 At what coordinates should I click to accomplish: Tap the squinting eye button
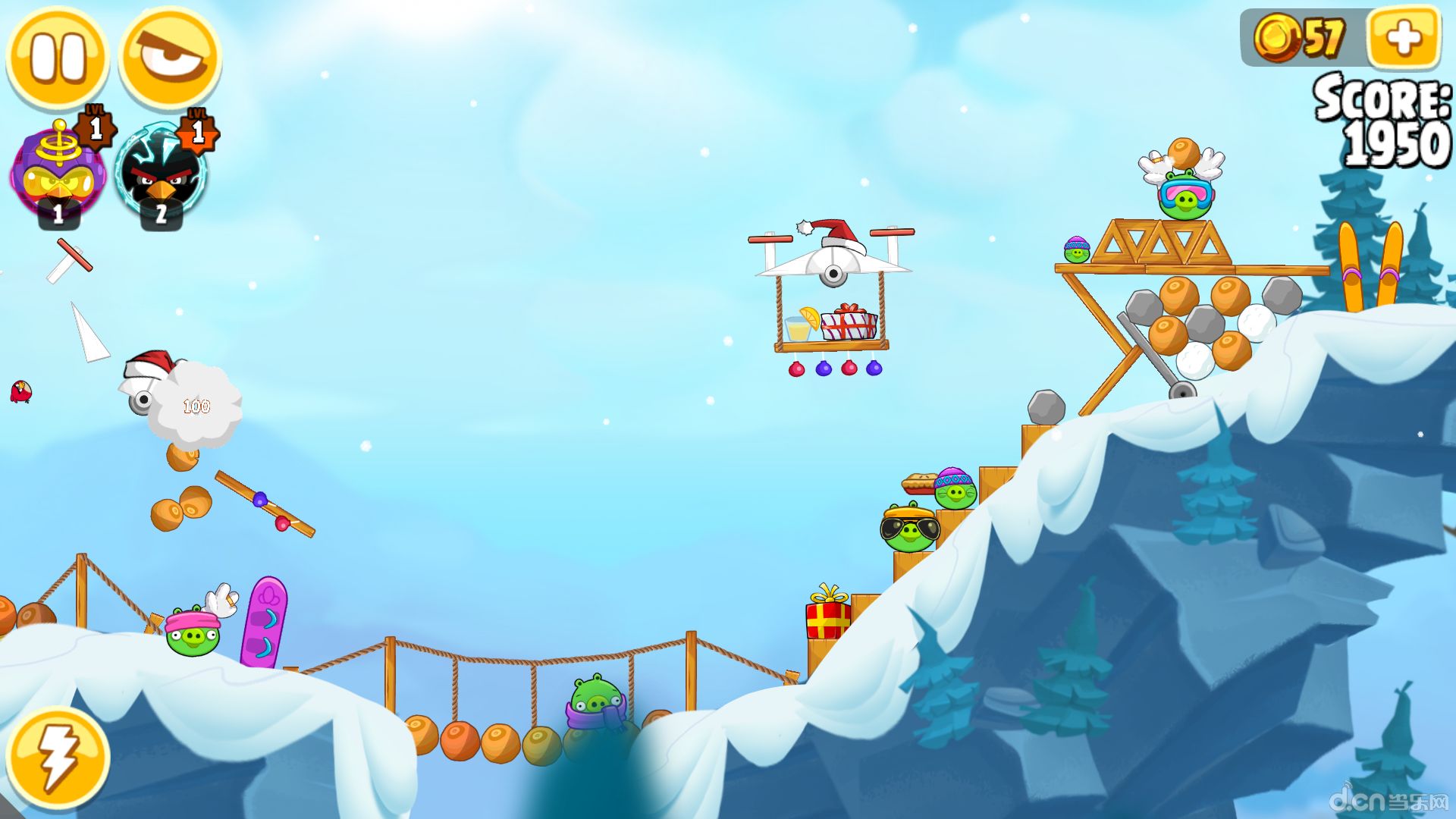(x=171, y=58)
